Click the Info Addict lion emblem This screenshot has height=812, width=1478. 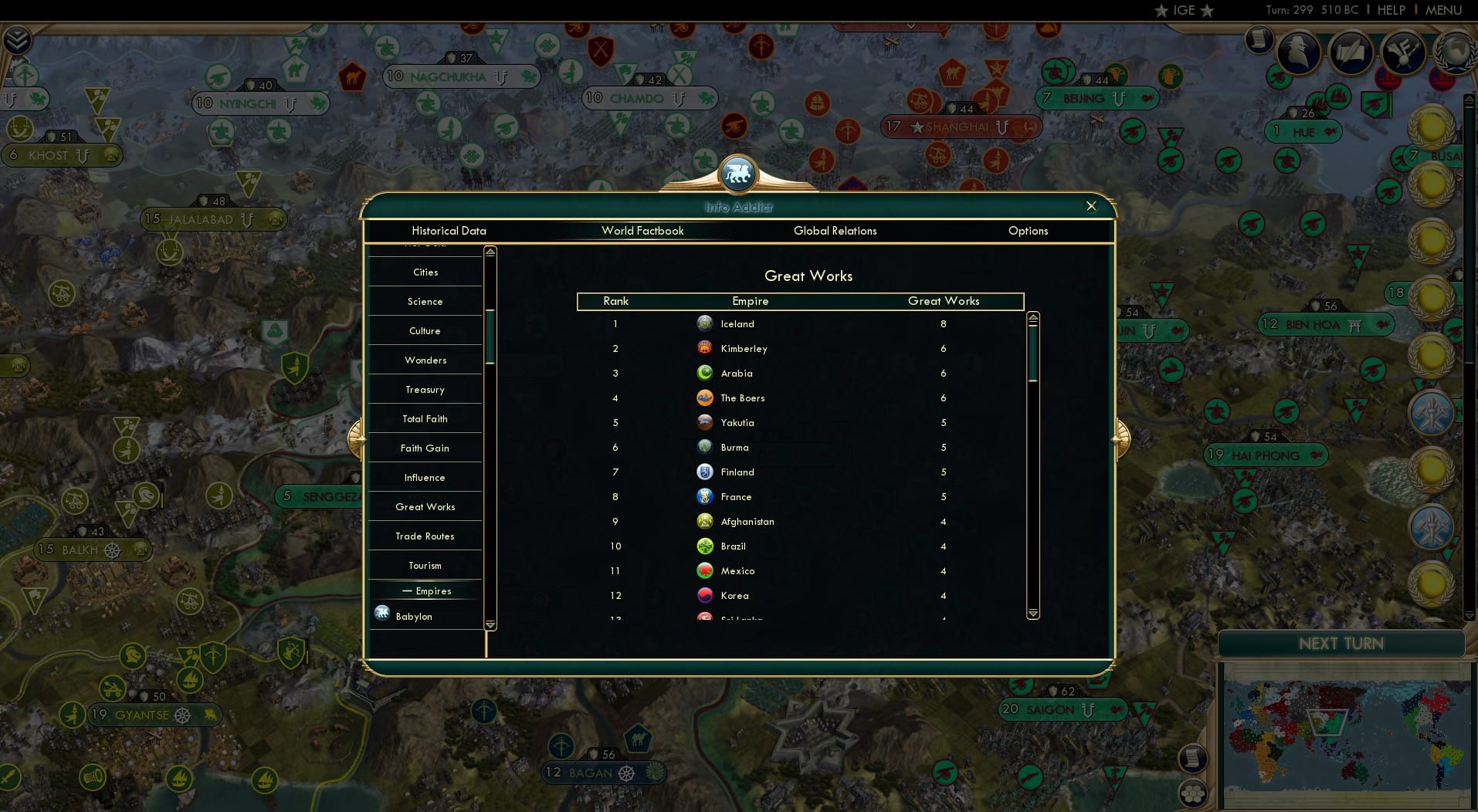click(x=738, y=174)
